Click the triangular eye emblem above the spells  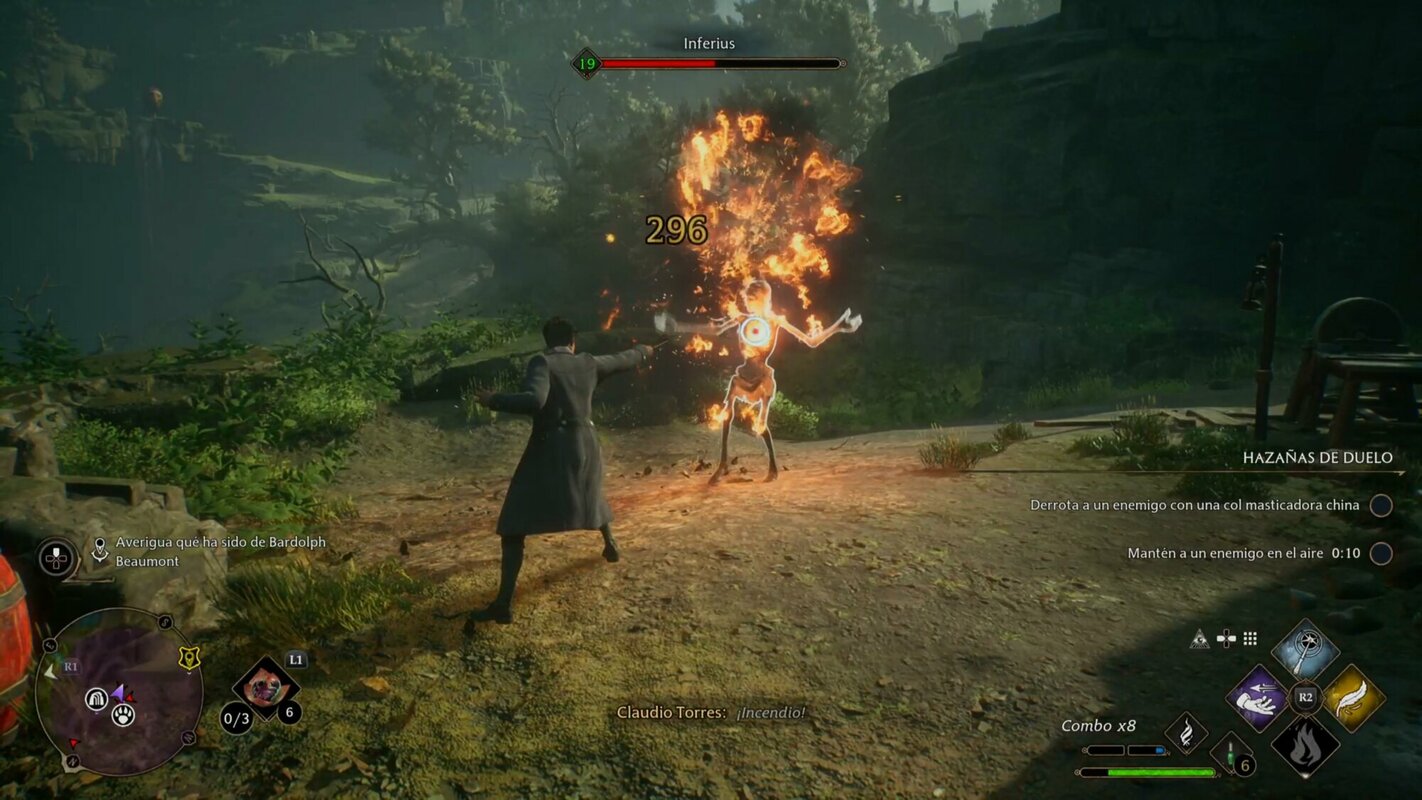coord(1199,639)
